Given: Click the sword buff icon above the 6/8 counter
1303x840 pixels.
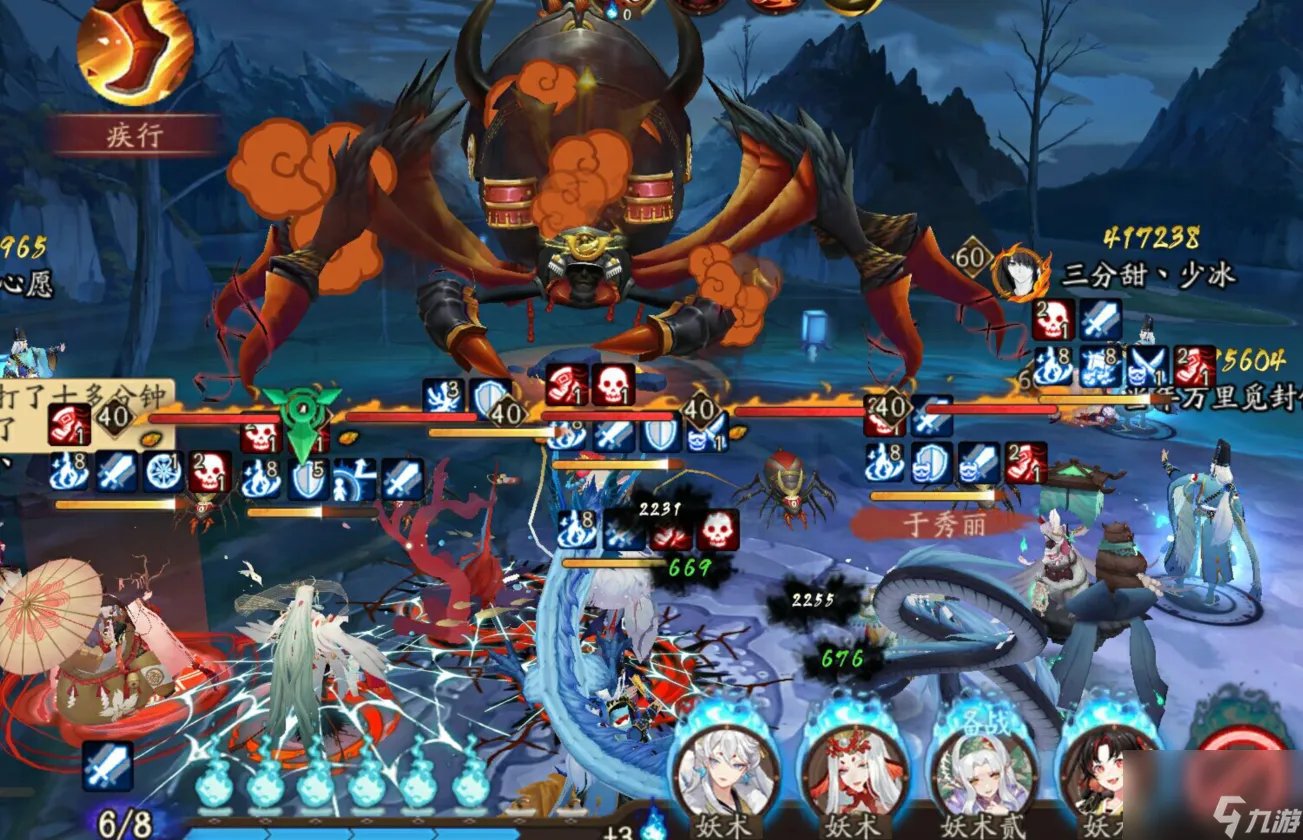Looking at the screenshot, I should pos(107,768).
